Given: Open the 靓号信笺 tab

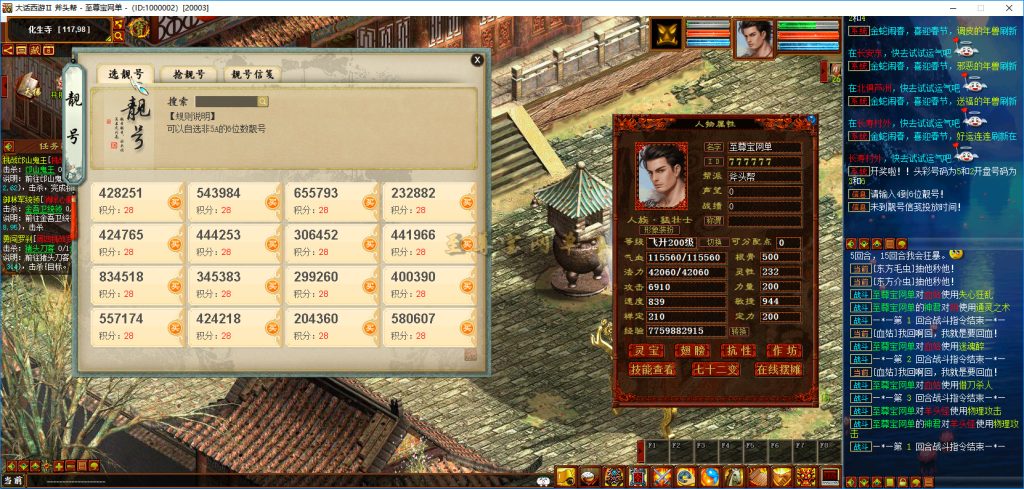Looking at the screenshot, I should click(x=252, y=74).
